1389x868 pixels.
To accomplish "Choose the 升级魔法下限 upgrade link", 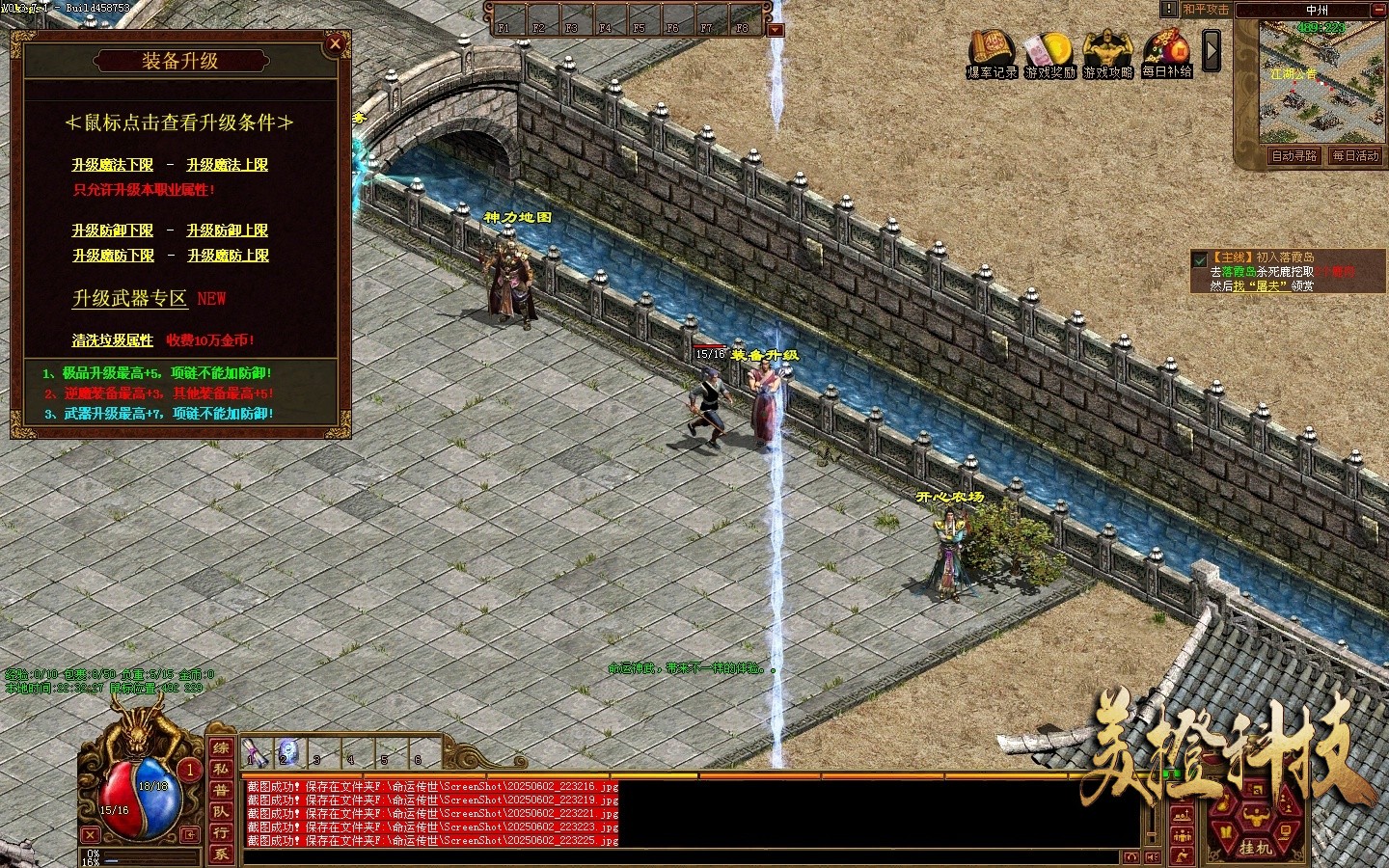I will 112,165.
